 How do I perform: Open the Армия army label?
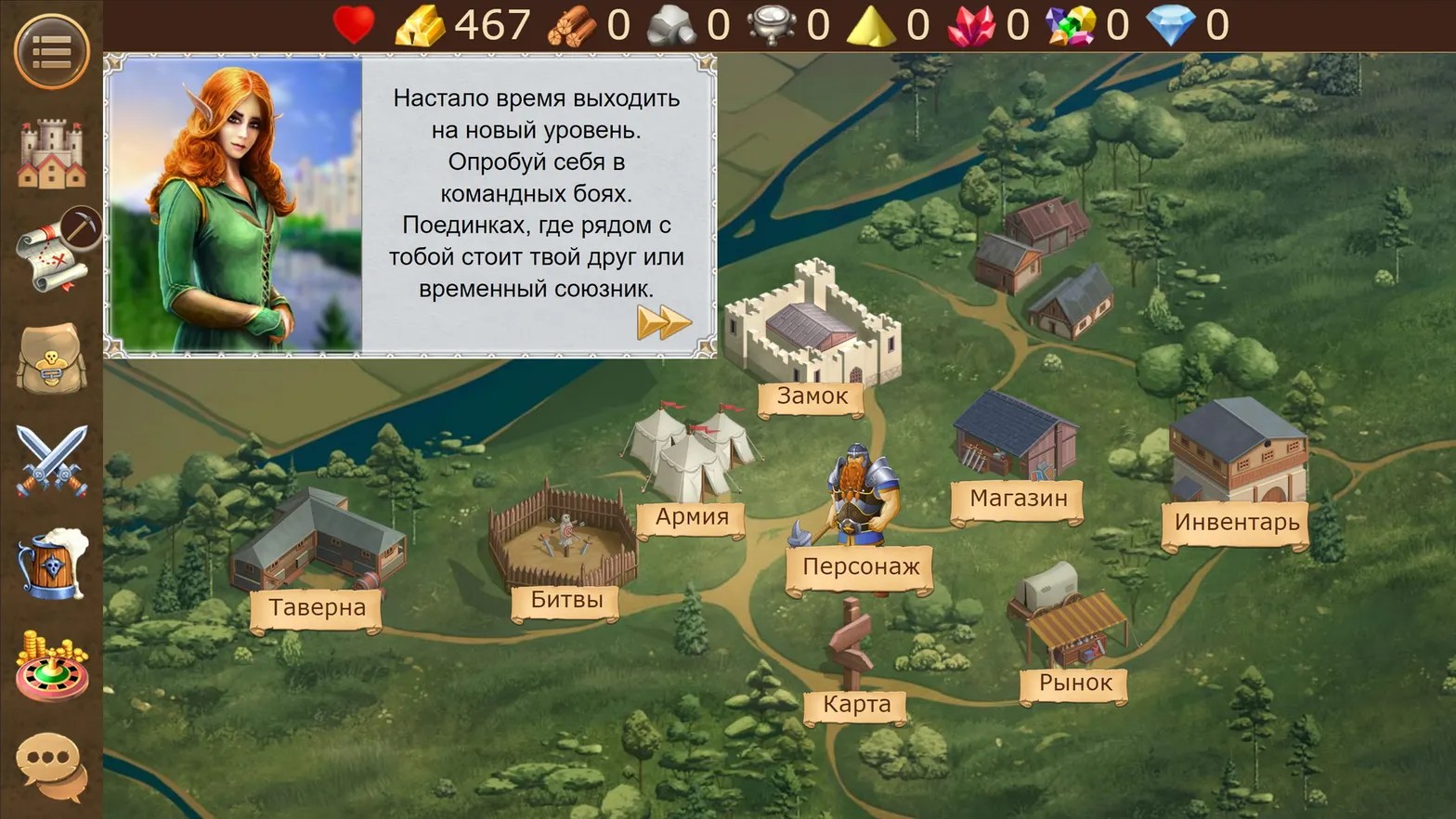[x=692, y=517]
